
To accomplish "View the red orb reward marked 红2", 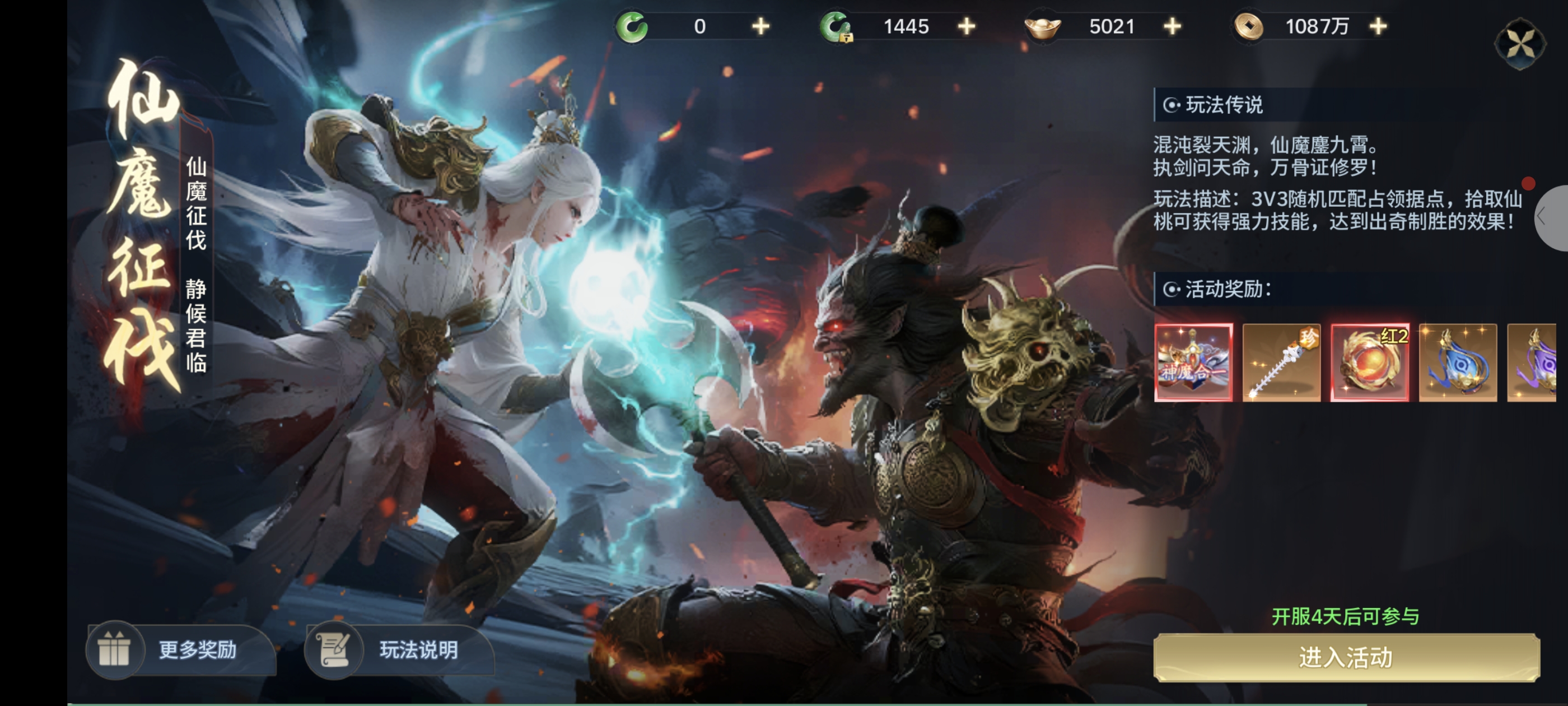I will coord(1370,363).
